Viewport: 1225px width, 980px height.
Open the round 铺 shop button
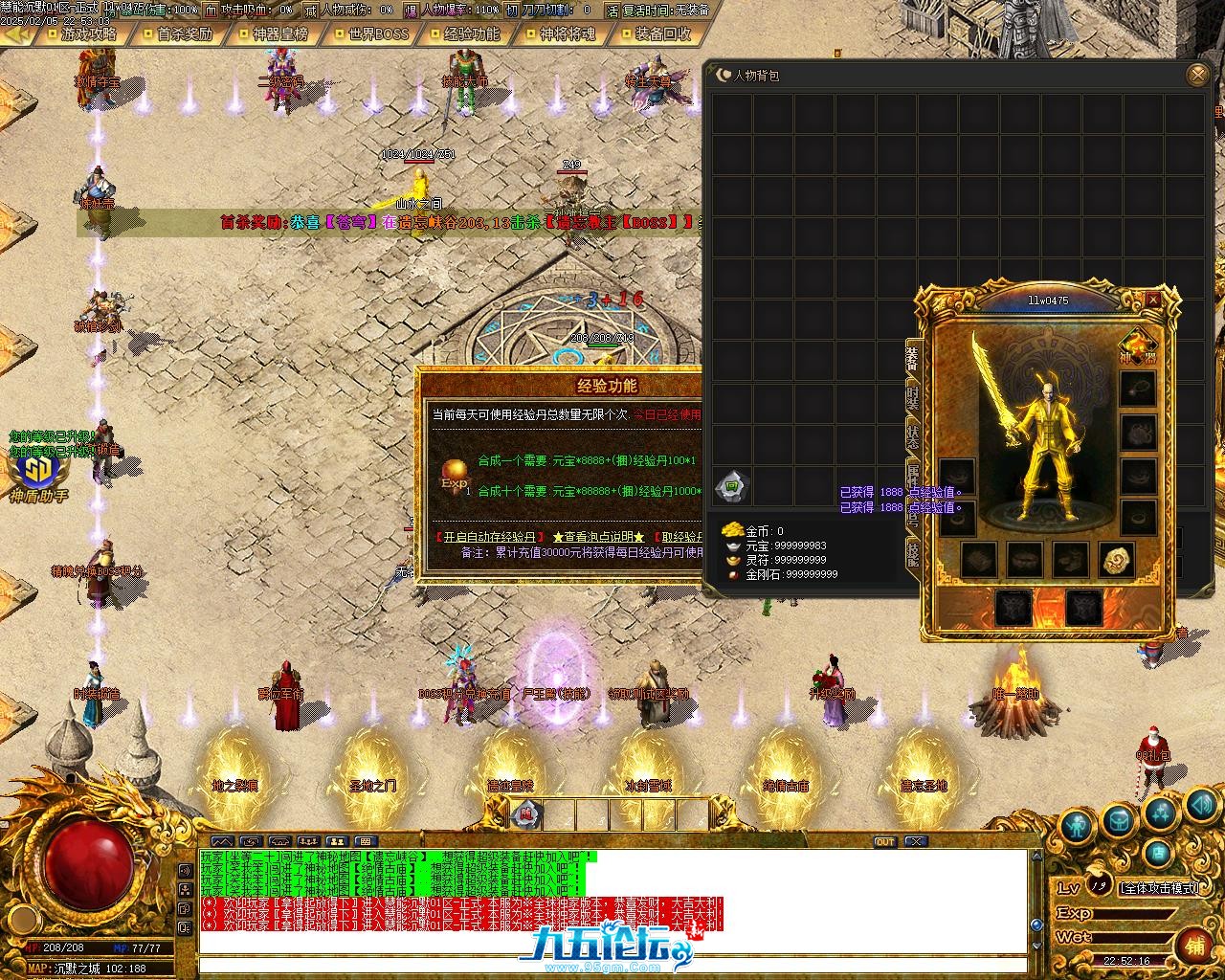click(1193, 944)
